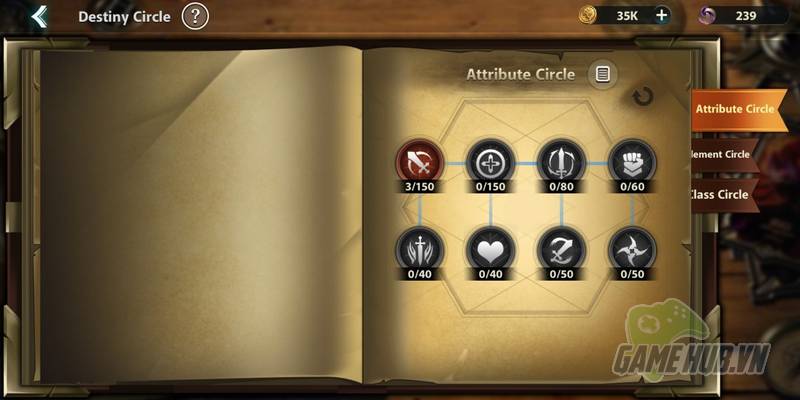800x400 pixels.
Task: Select the winged sword node
Action: click(x=420, y=249)
